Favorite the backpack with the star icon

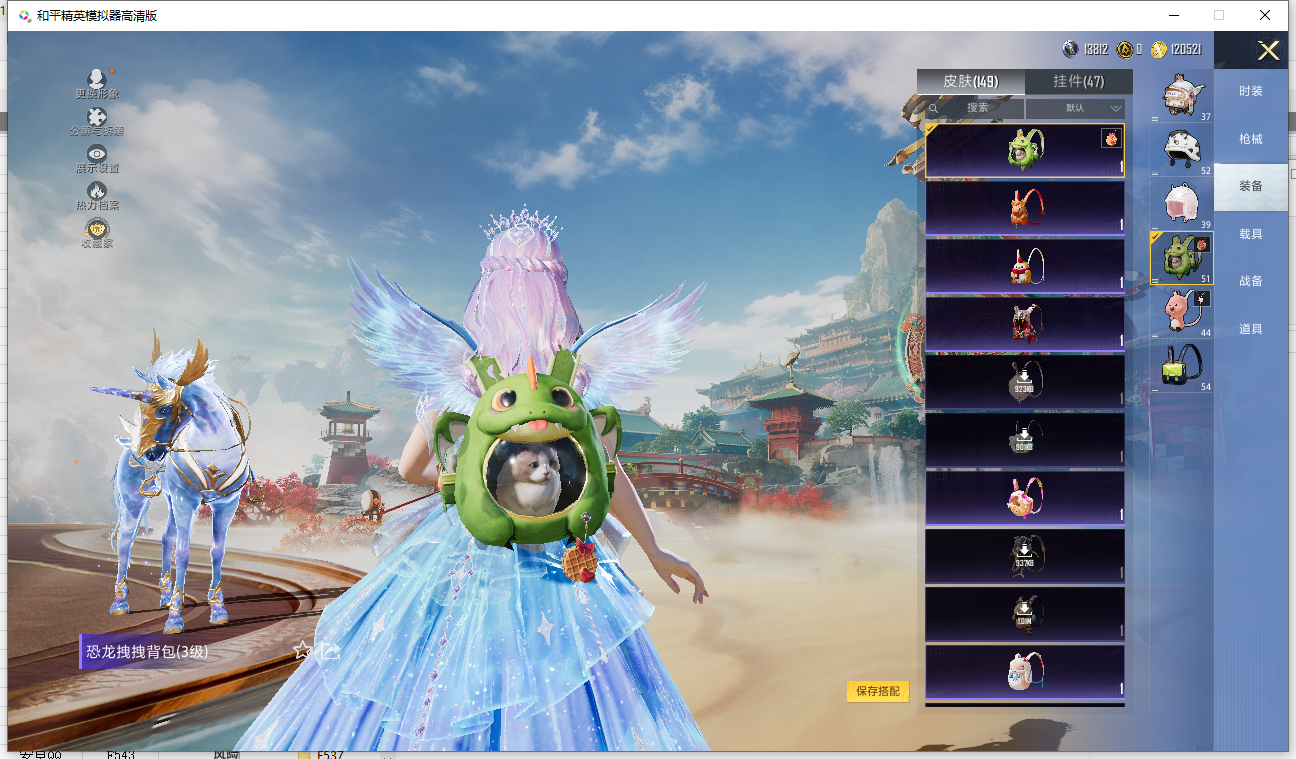(x=302, y=650)
